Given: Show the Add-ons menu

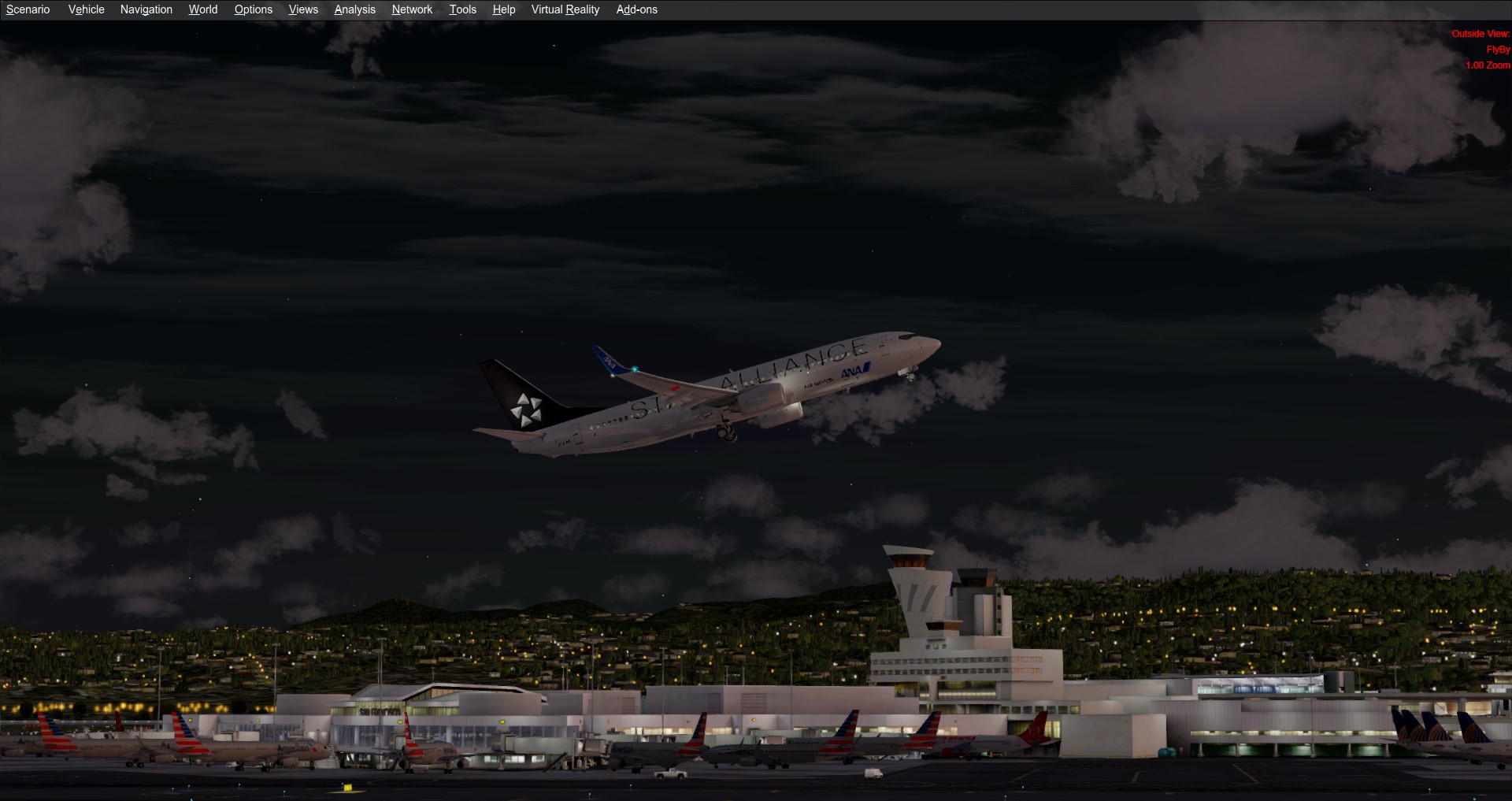Looking at the screenshot, I should coord(636,9).
